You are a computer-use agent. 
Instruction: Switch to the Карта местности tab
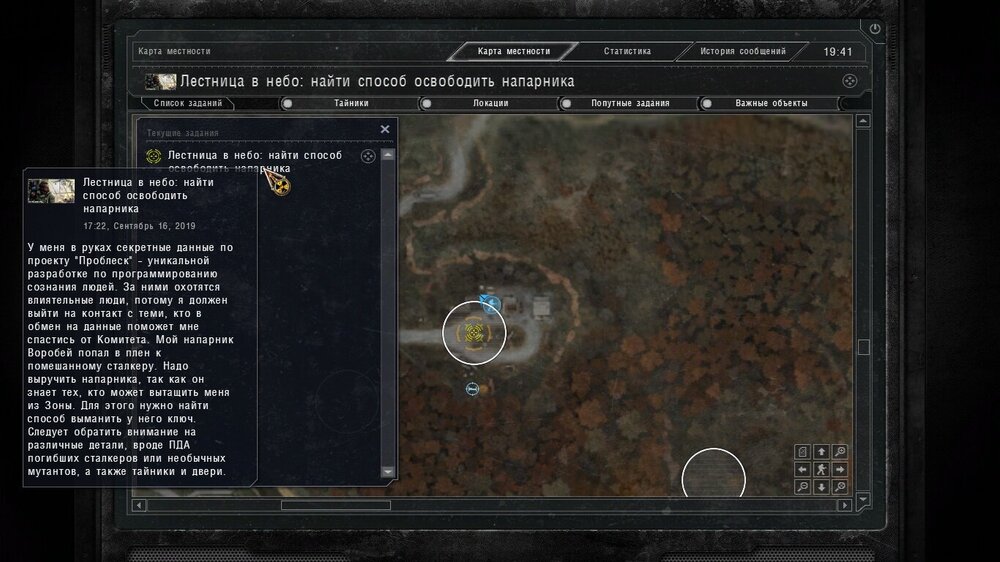[514, 52]
